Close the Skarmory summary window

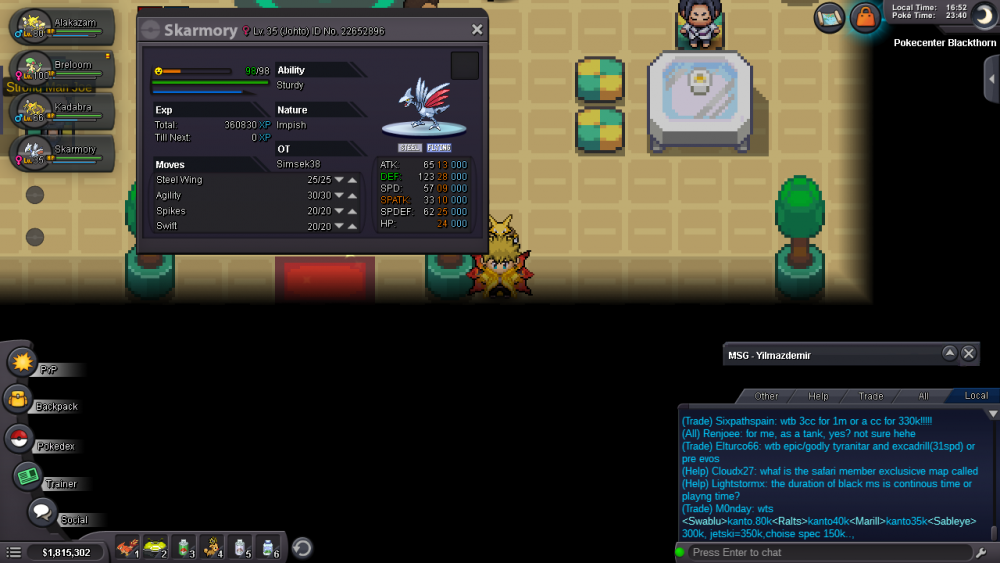[x=477, y=30]
